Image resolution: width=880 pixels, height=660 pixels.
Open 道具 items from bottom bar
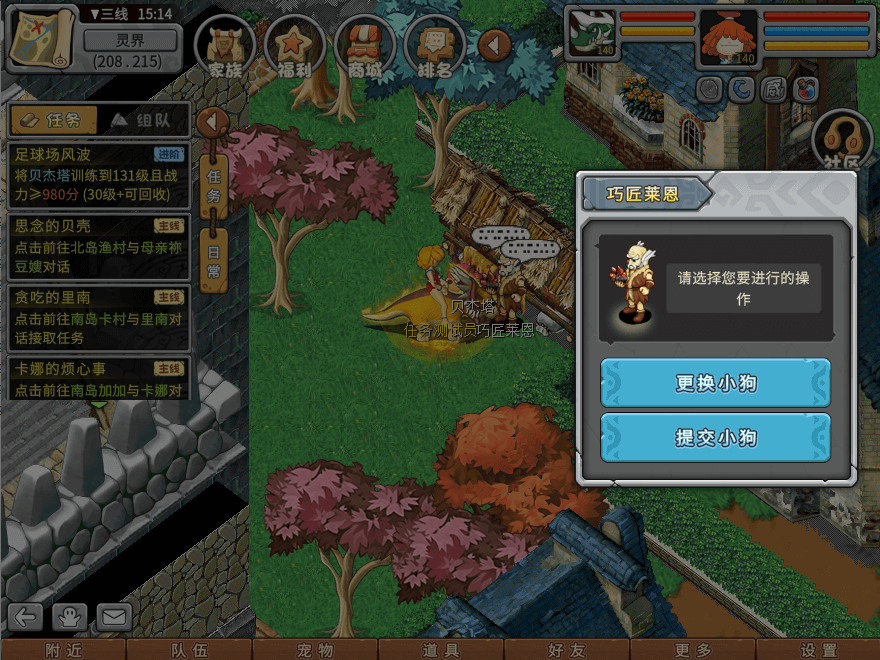(441, 650)
